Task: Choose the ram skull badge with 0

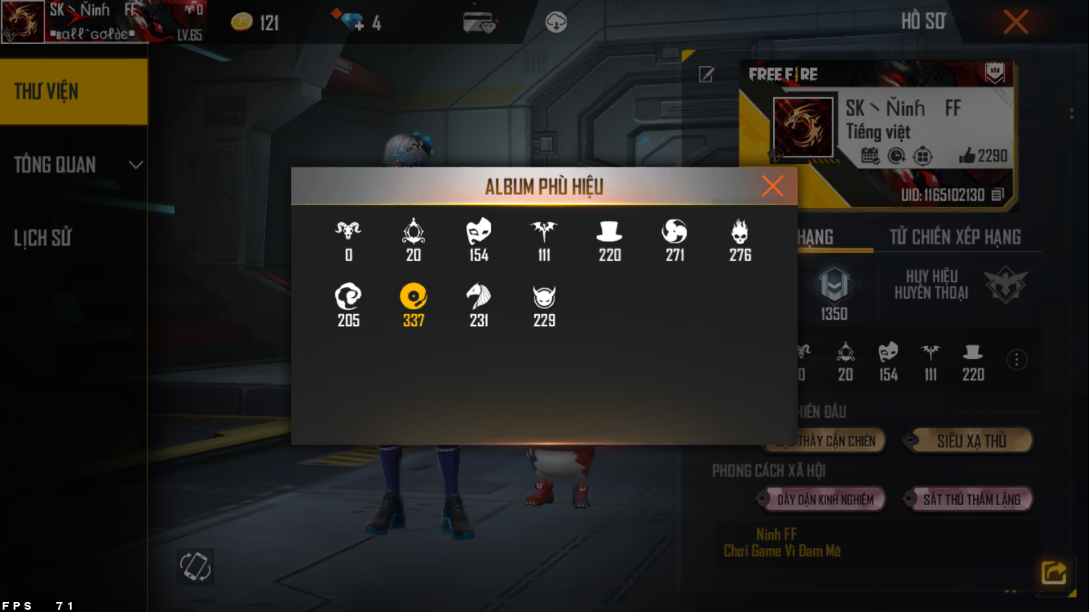Action: (x=348, y=232)
